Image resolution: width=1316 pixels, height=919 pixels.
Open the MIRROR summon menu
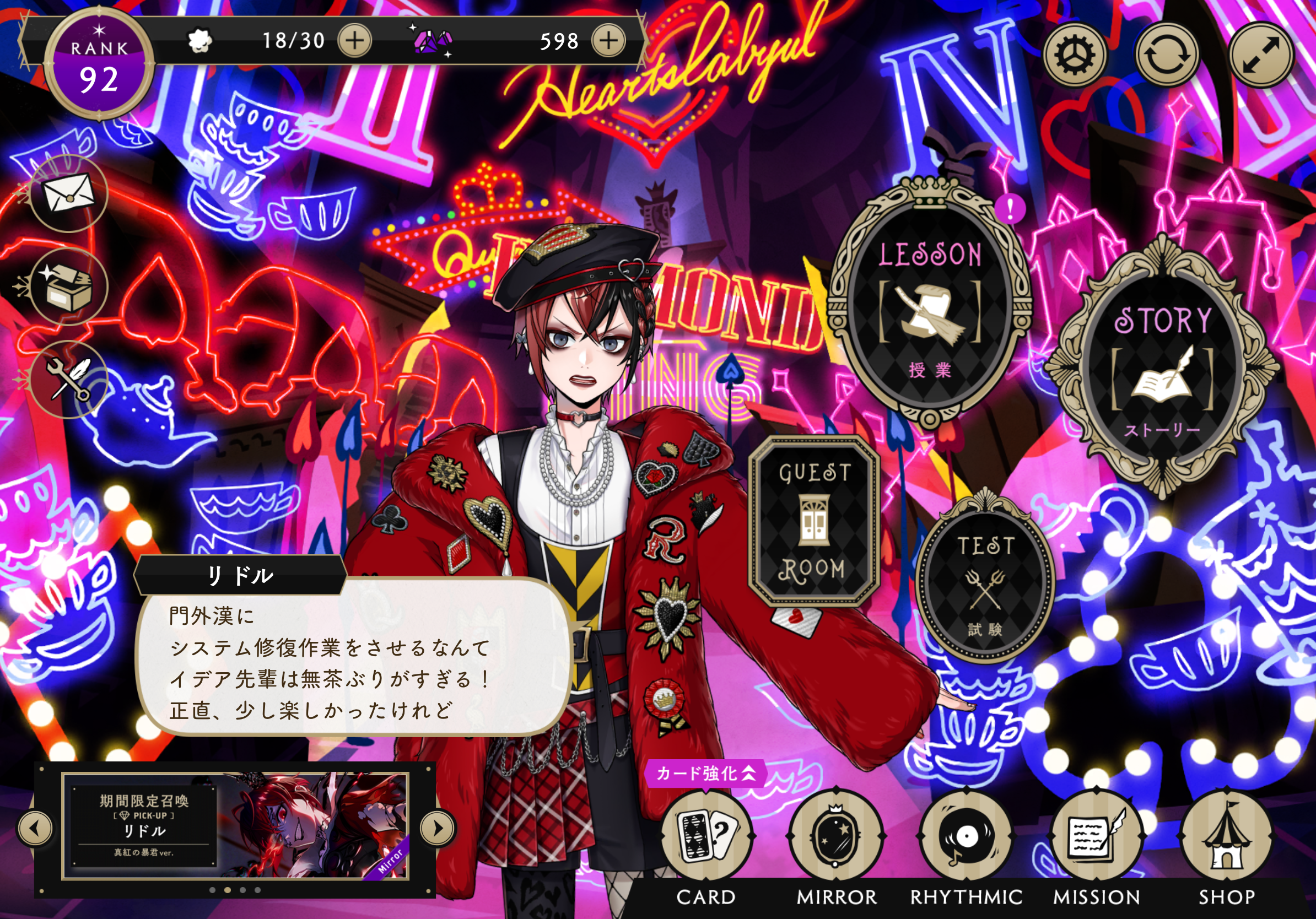pyautogui.click(x=835, y=837)
